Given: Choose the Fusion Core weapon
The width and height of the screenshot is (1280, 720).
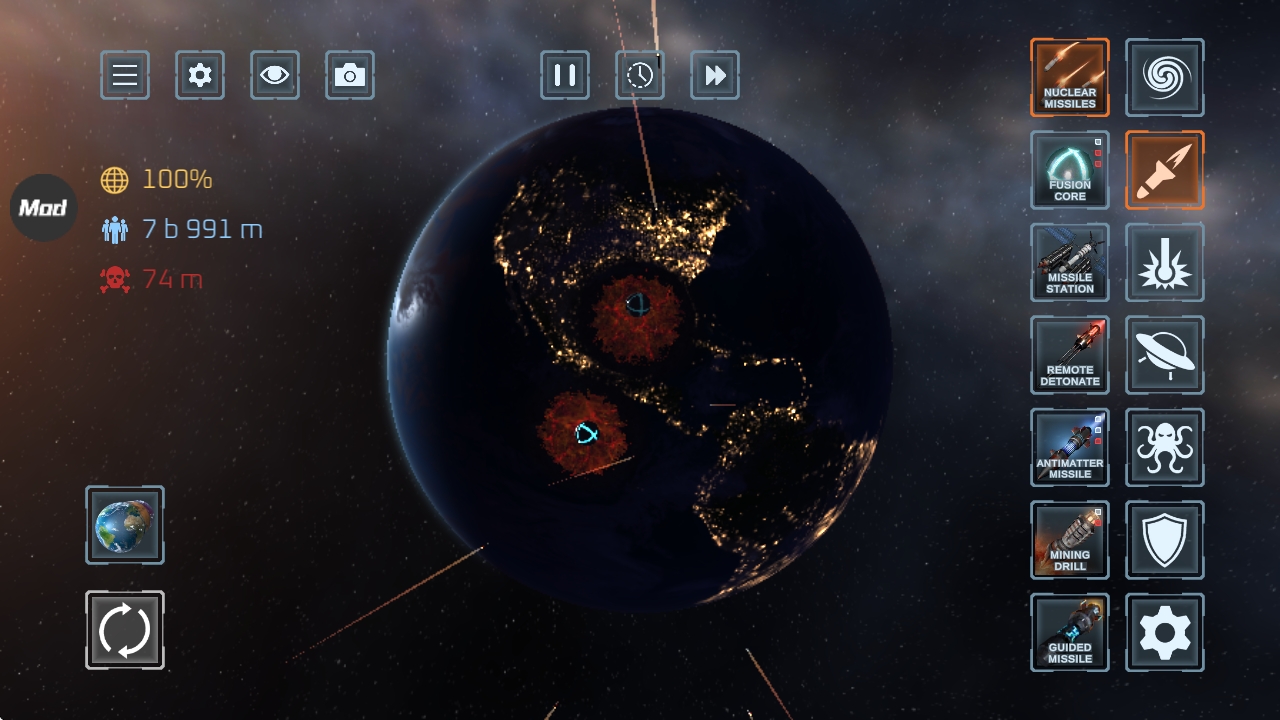Looking at the screenshot, I should 1070,170.
